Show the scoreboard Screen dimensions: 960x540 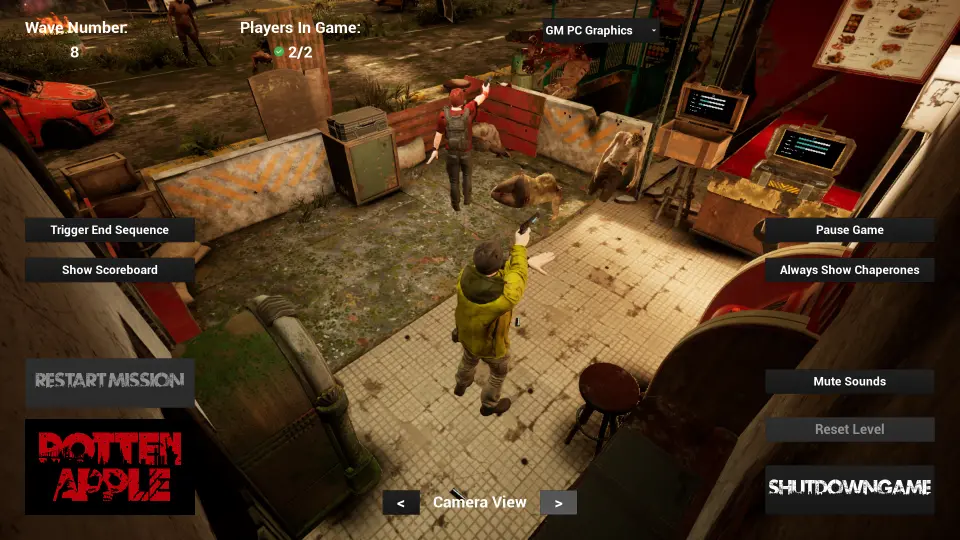110,270
